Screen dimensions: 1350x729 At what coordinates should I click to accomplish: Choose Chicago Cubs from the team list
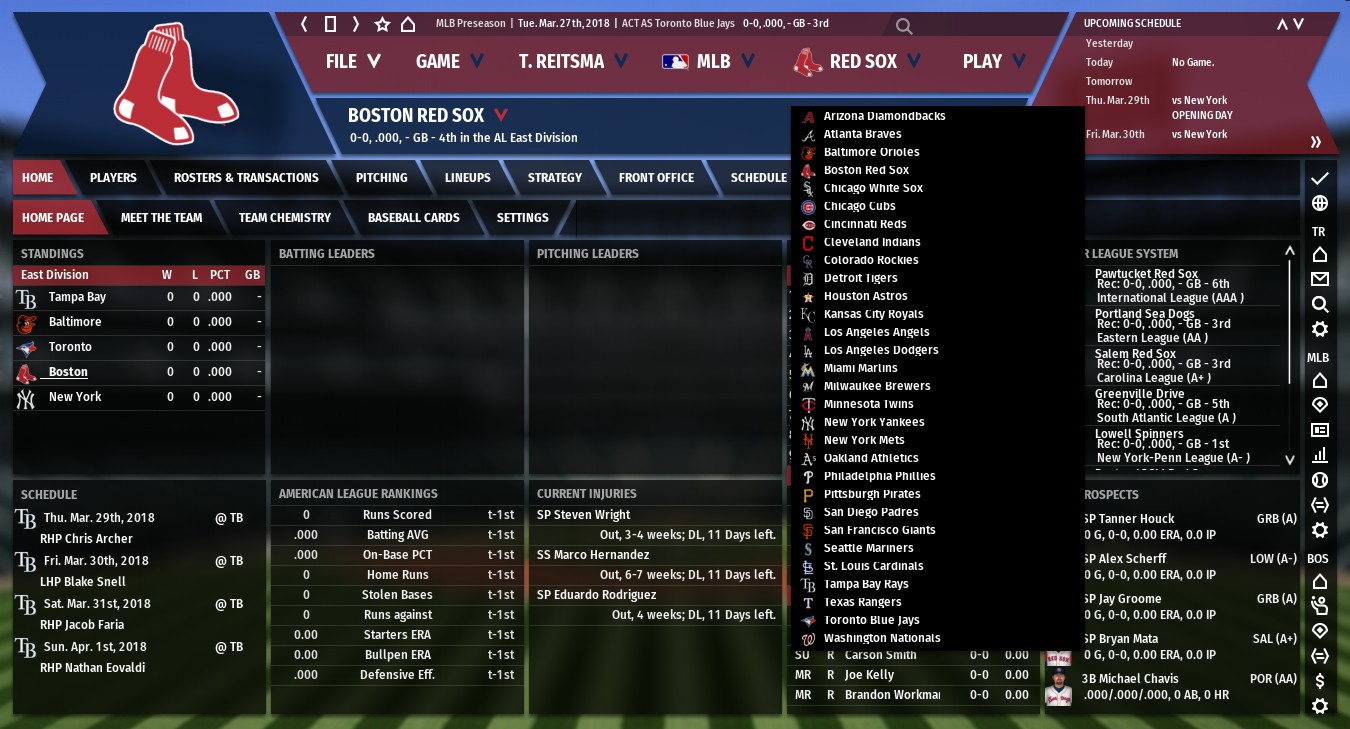(x=859, y=206)
